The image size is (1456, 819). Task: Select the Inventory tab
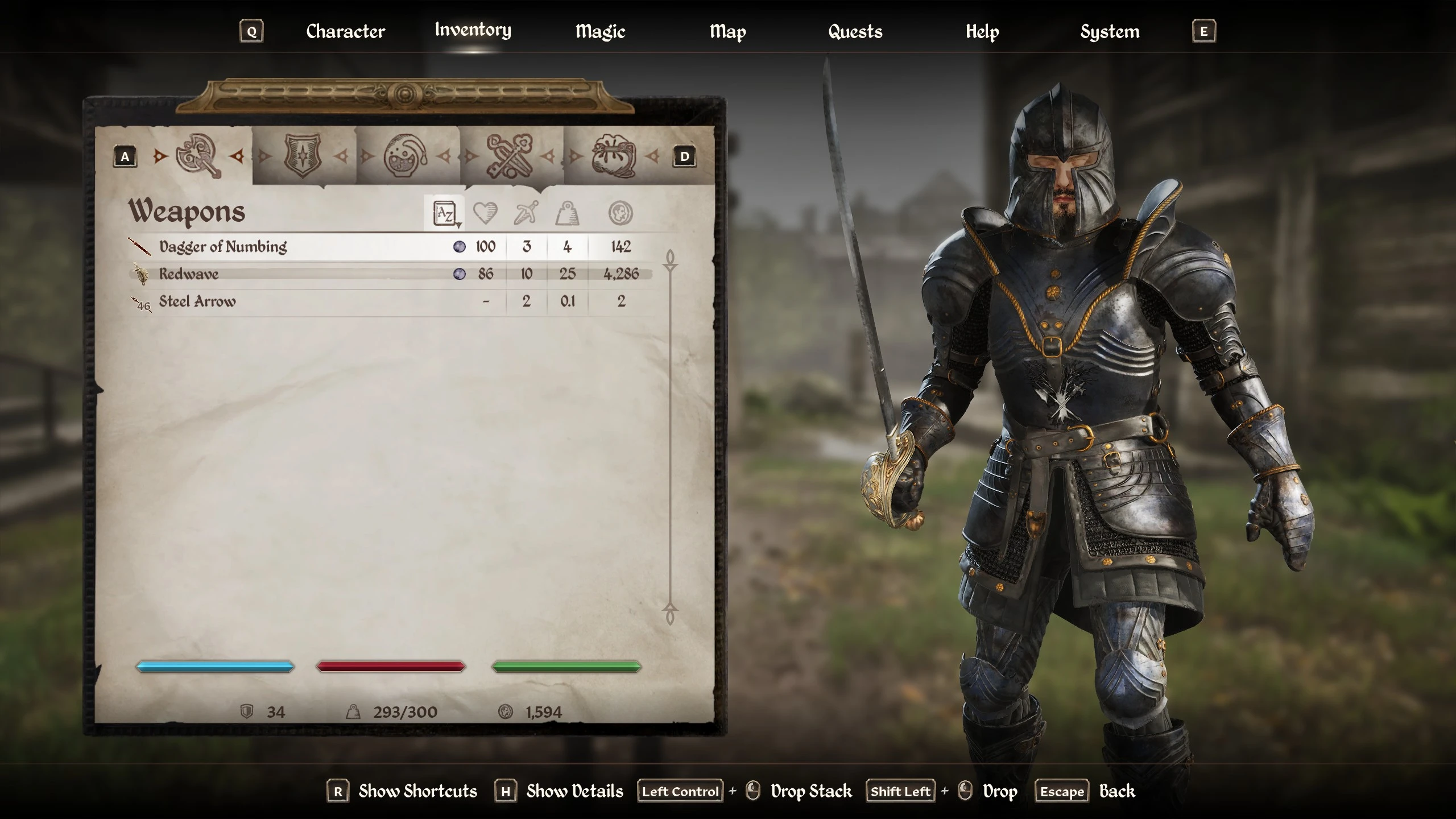click(x=473, y=30)
